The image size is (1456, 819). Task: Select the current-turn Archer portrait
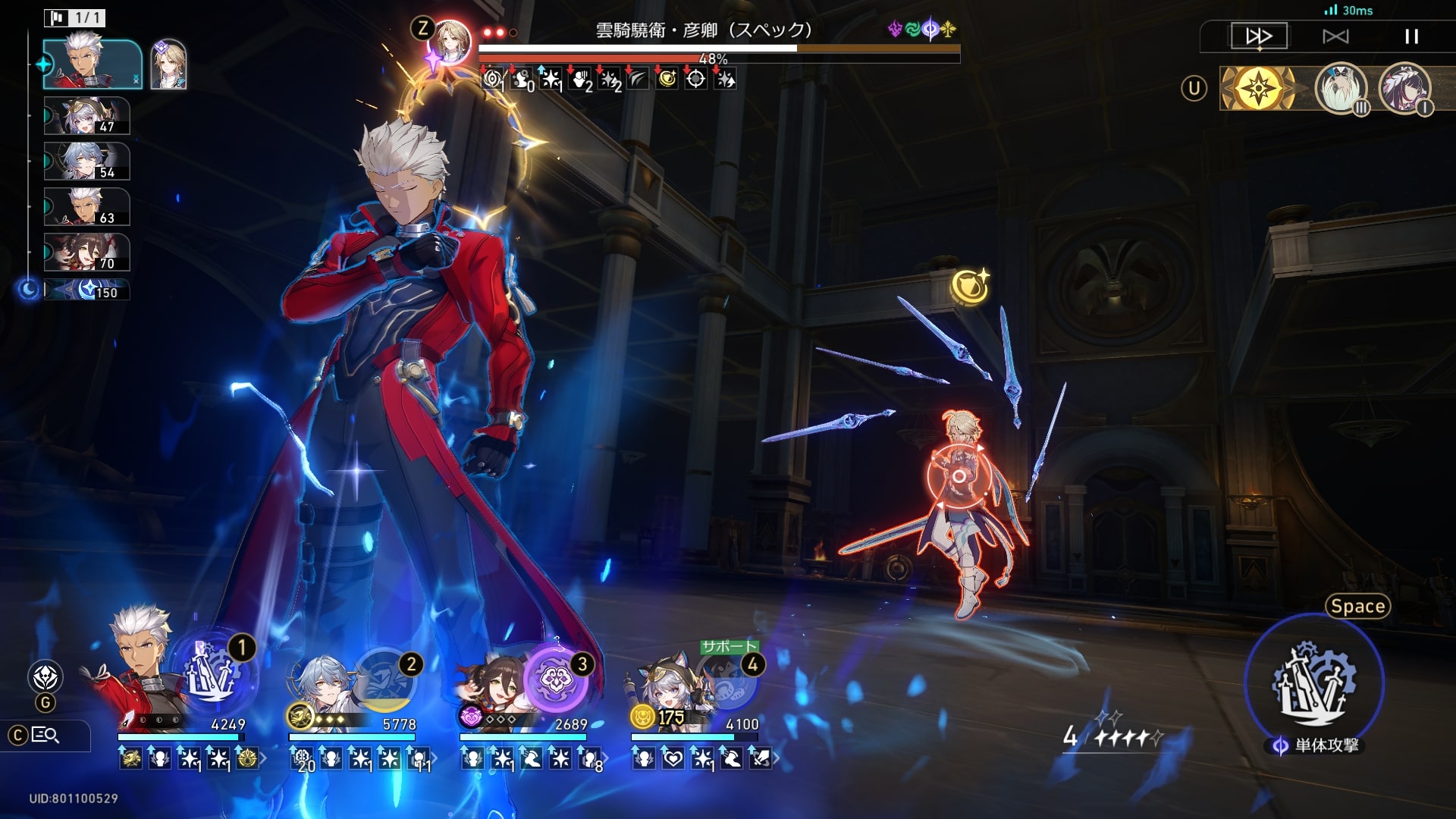coord(93,64)
